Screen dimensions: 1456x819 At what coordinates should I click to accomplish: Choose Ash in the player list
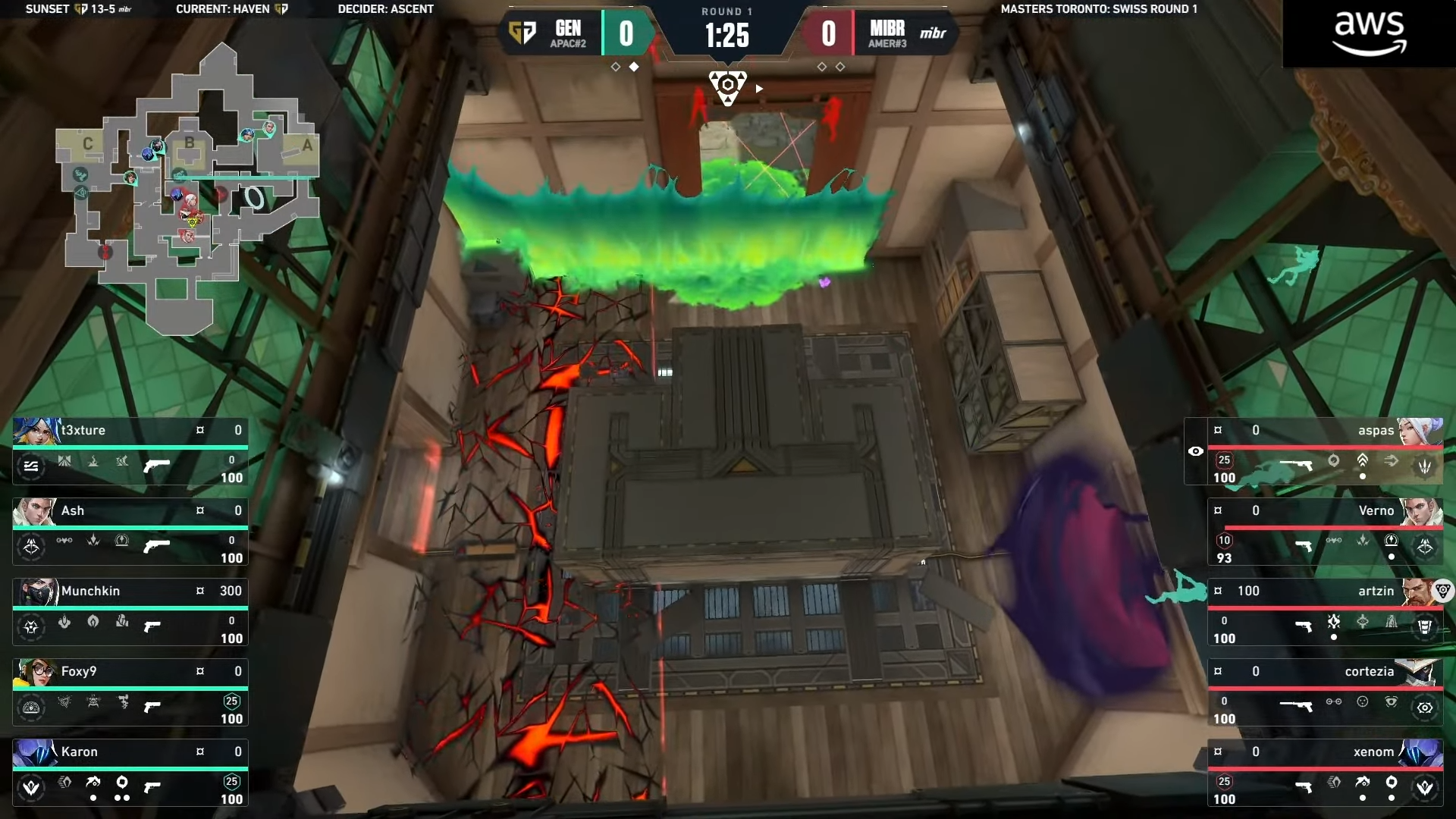(x=130, y=532)
